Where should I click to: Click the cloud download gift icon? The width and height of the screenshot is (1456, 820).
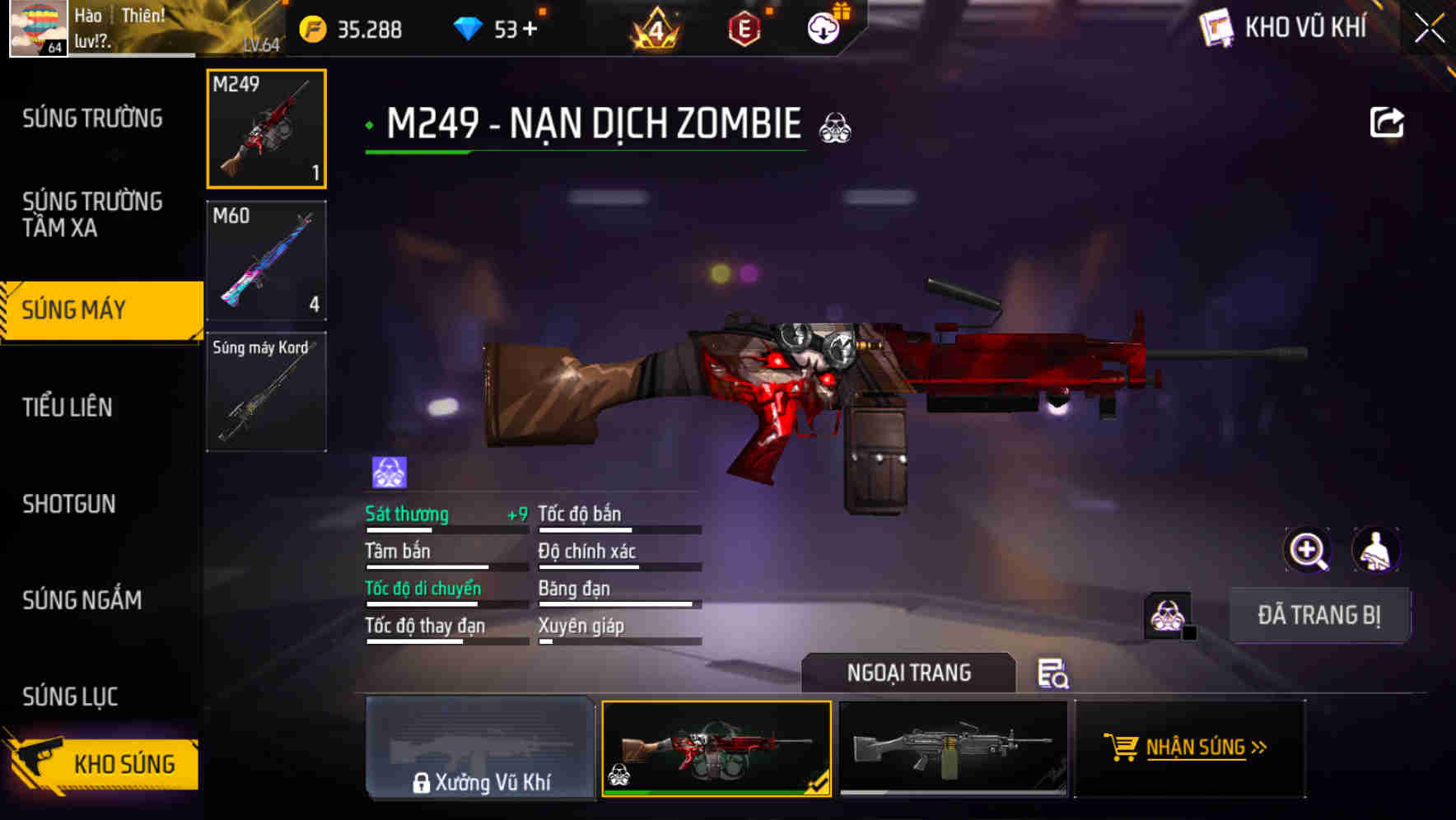pyautogui.click(x=823, y=28)
